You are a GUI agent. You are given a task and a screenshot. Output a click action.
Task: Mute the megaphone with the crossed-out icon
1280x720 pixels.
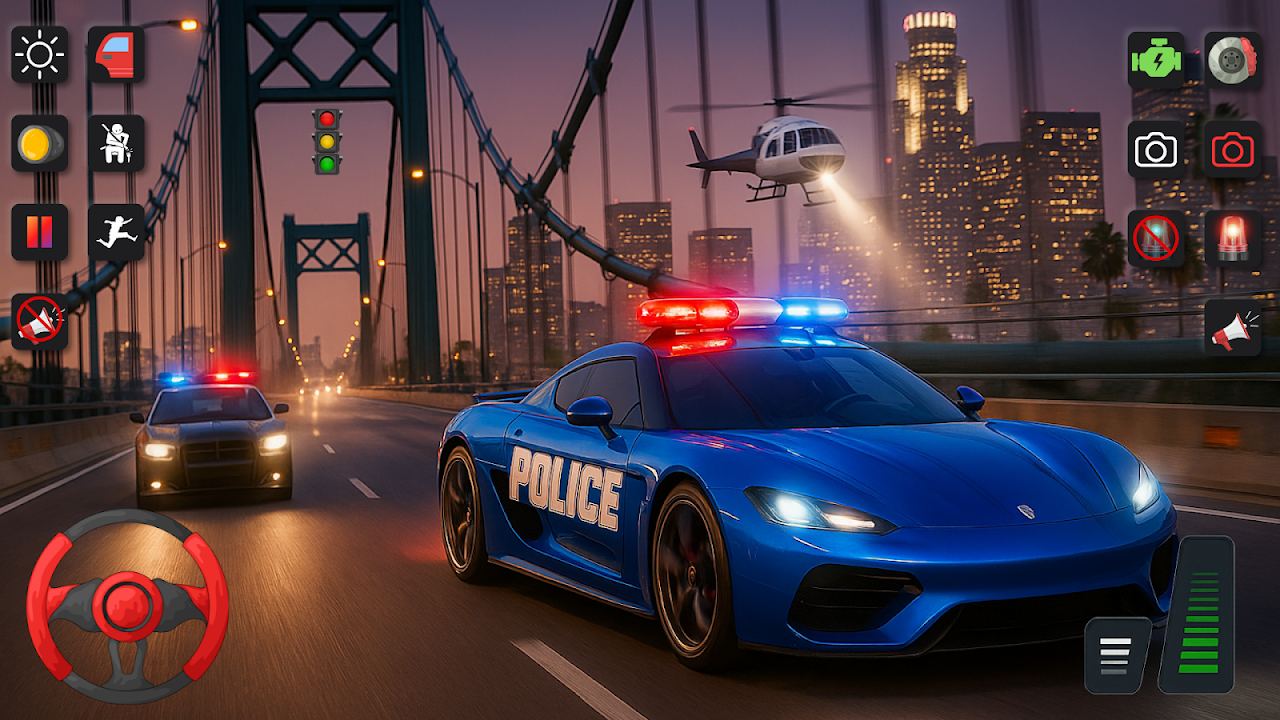[40, 321]
